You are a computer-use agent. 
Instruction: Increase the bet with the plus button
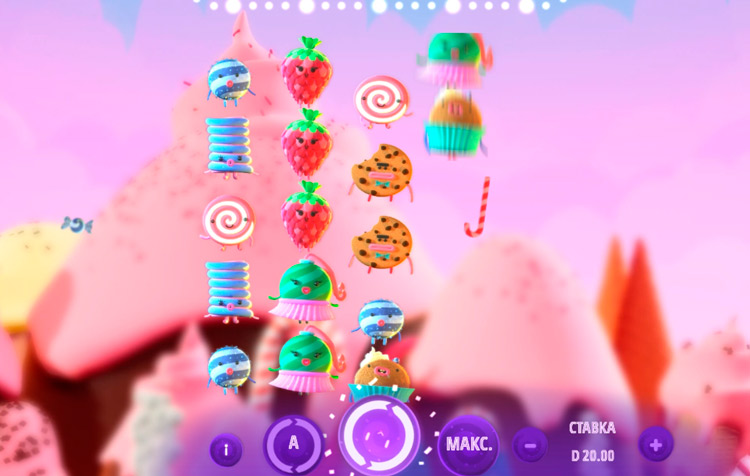point(656,443)
